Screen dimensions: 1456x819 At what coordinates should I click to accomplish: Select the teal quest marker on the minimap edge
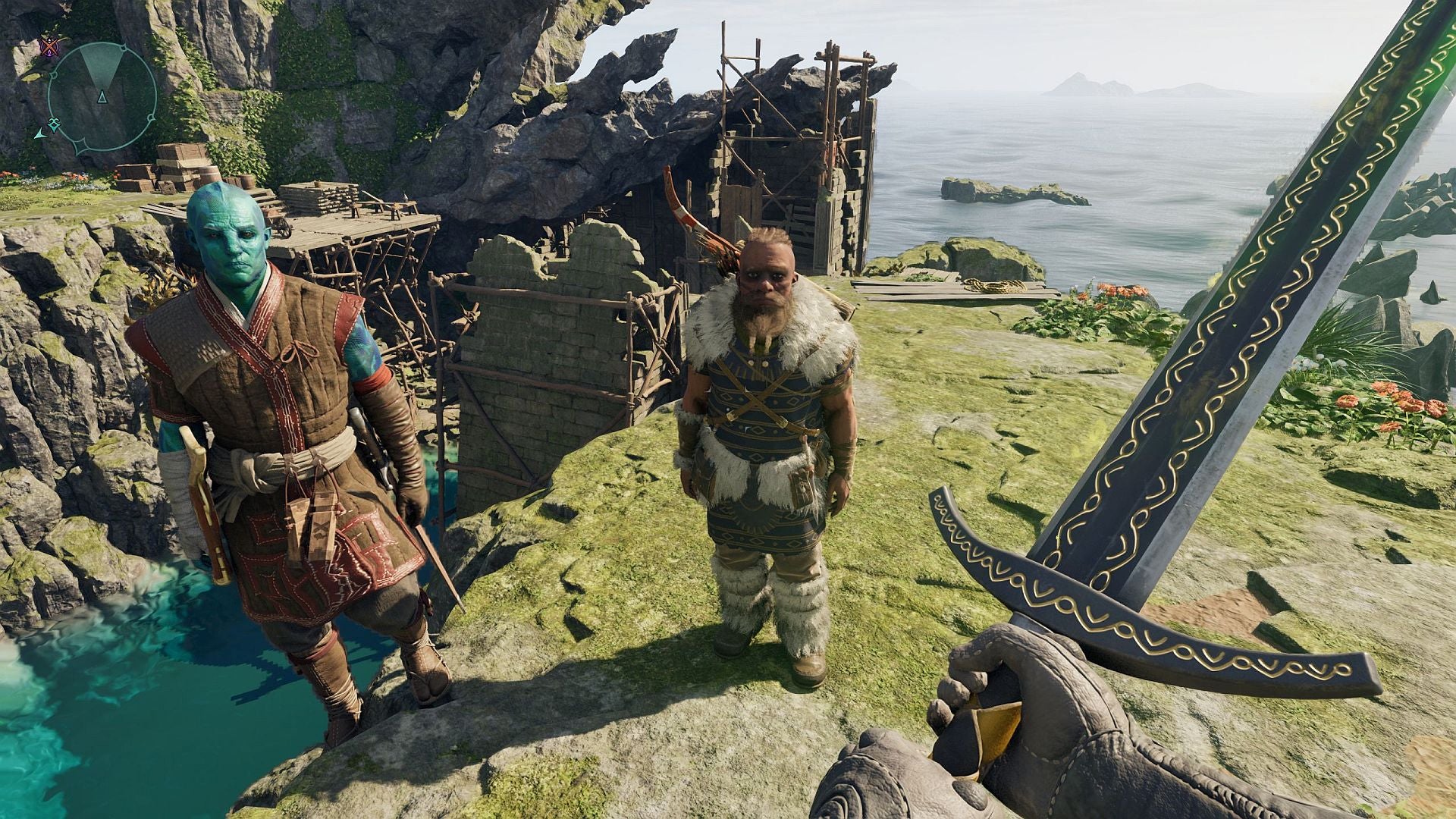54,124
